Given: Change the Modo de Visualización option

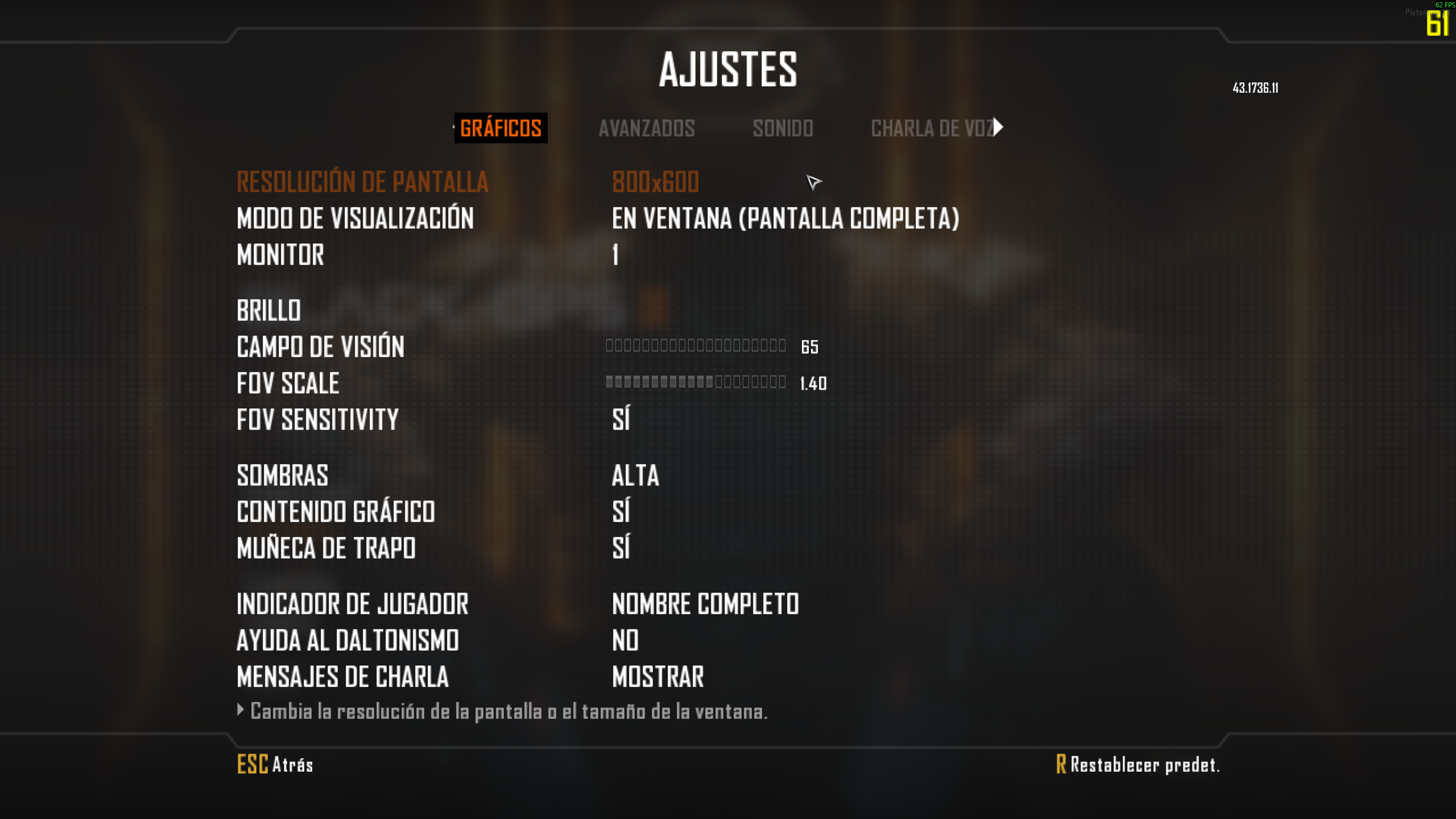Looking at the screenshot, I should (785, 218).
